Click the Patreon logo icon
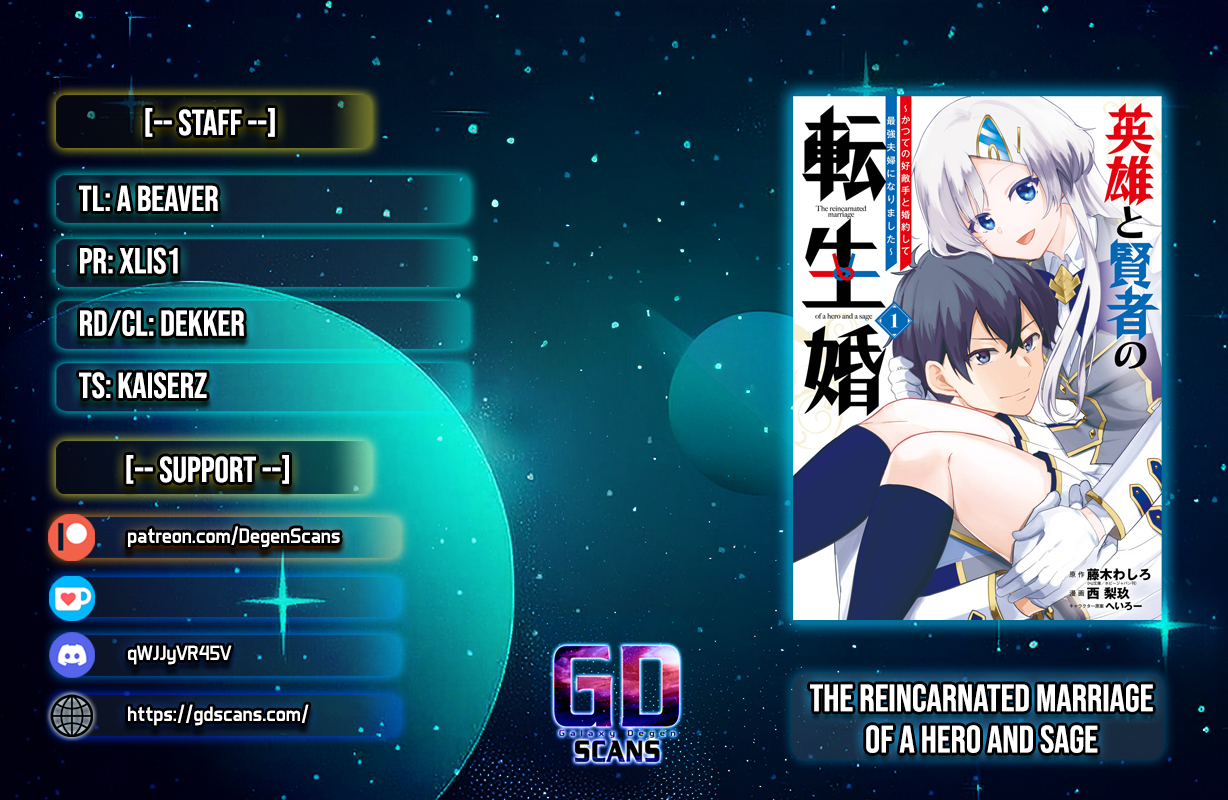1228x800 pixels. 72,538
